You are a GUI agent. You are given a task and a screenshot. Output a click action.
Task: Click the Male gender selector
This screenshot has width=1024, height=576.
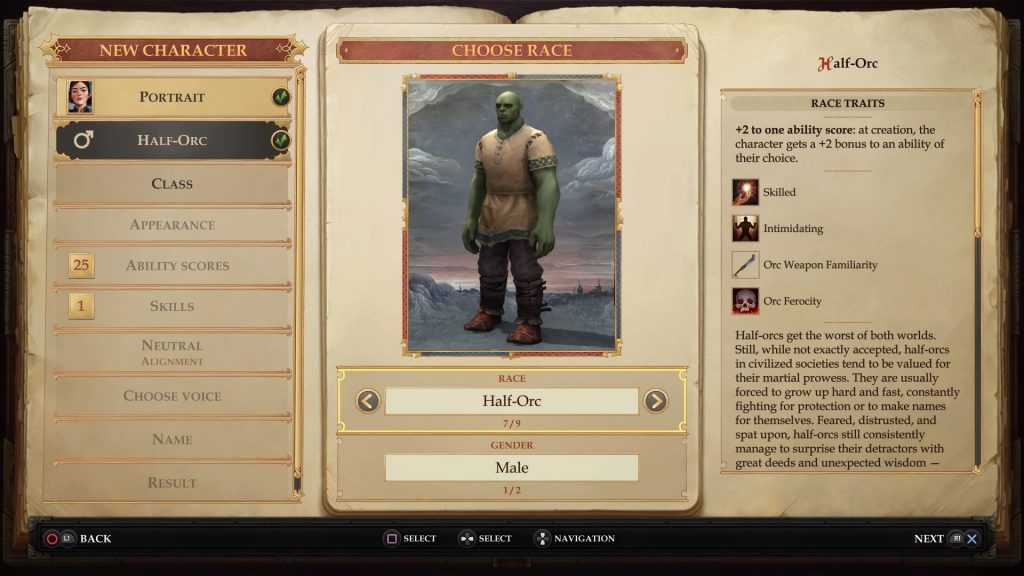(511, 467)
